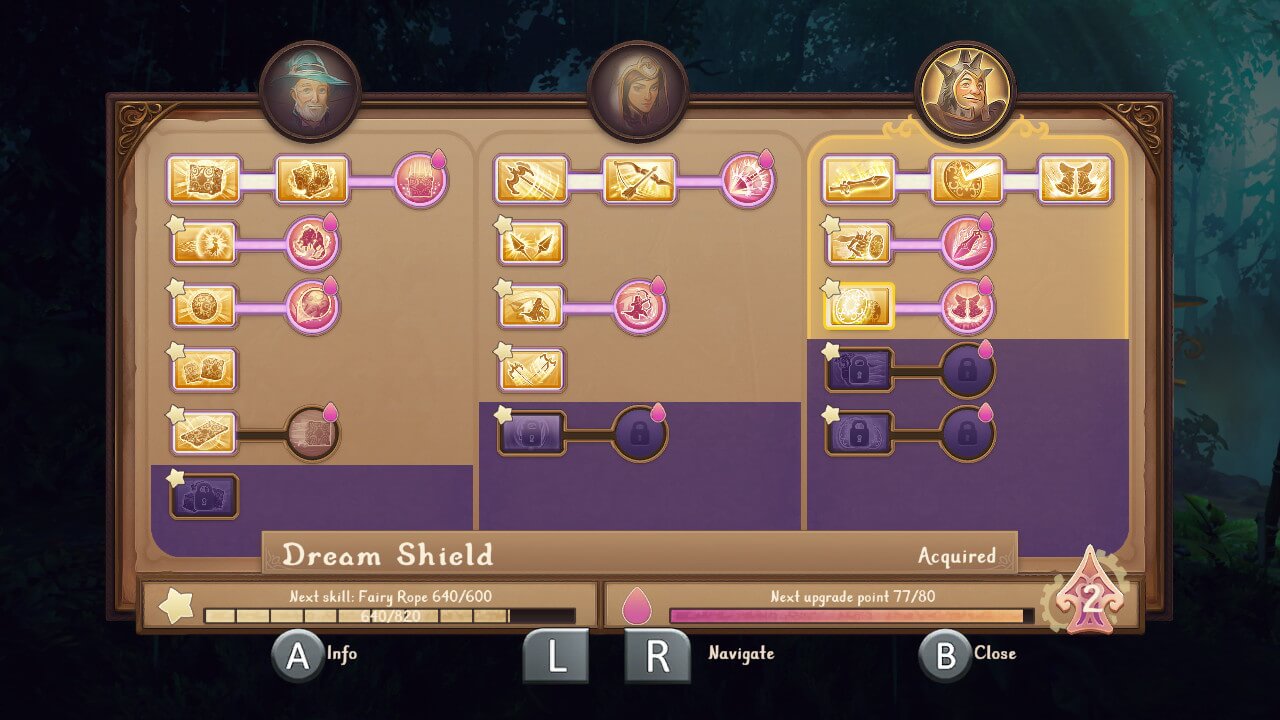This screenshot has height=720, width=1280.
Task: Select the knight shield charge skill
Action: [x=859, y=243]
